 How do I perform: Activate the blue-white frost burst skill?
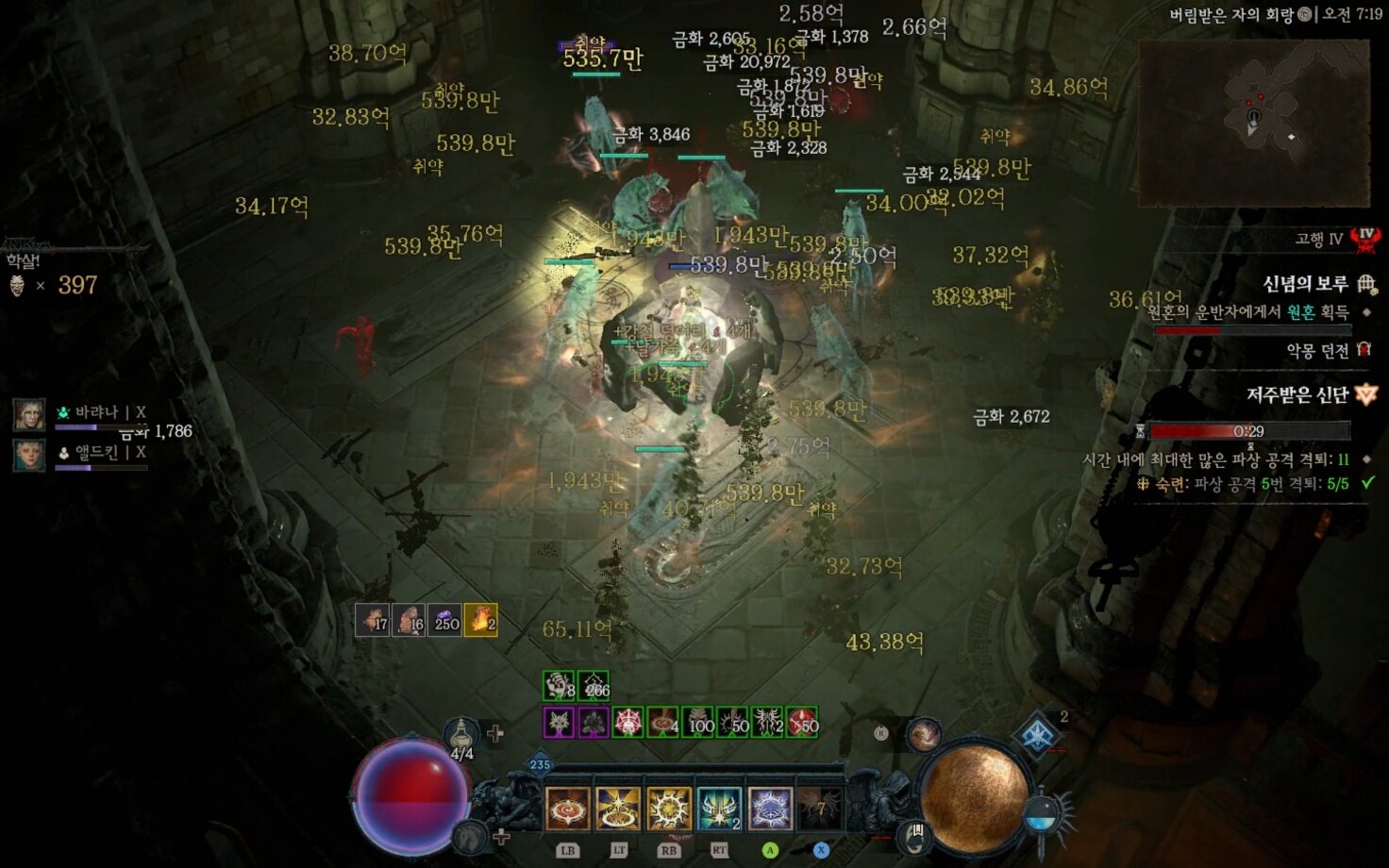click(770, 809)
